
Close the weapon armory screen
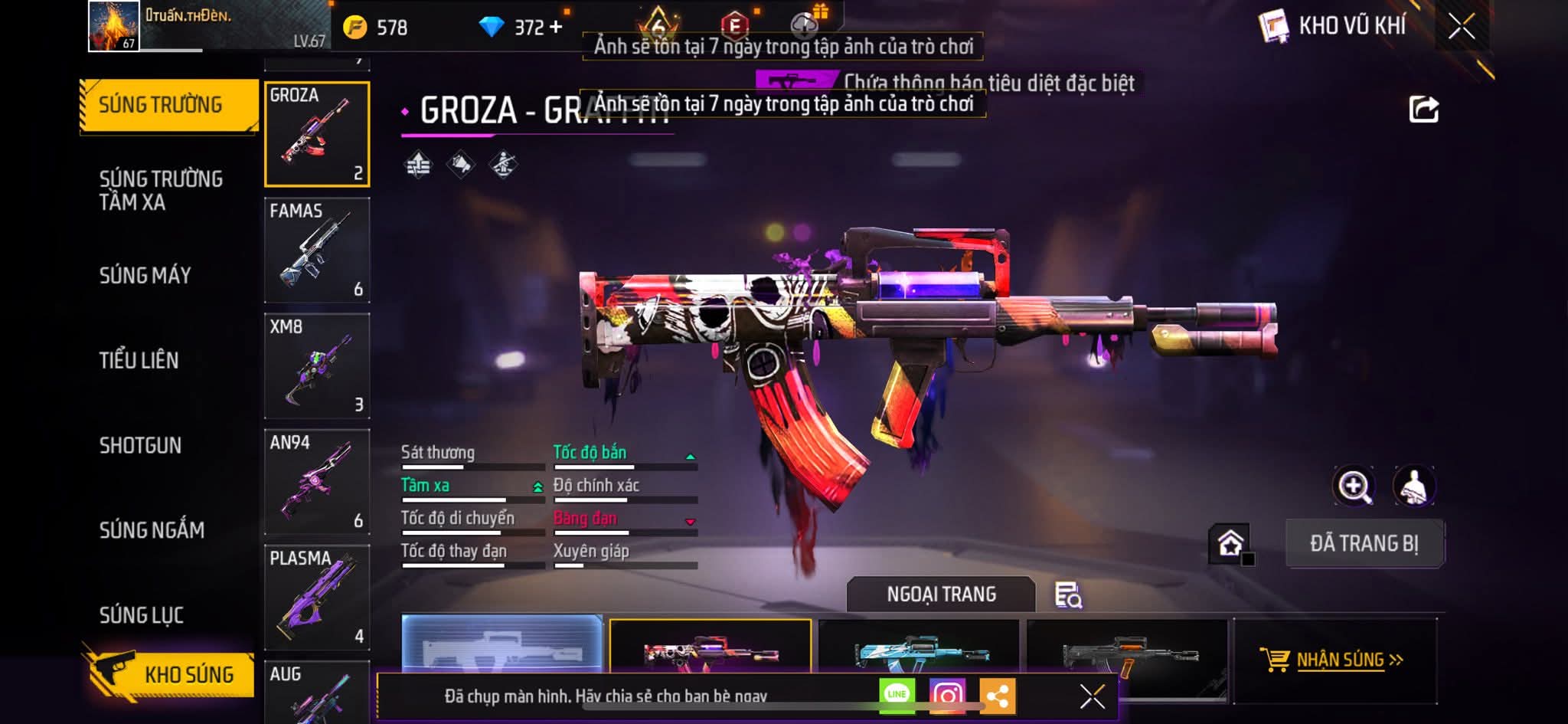1461,27
